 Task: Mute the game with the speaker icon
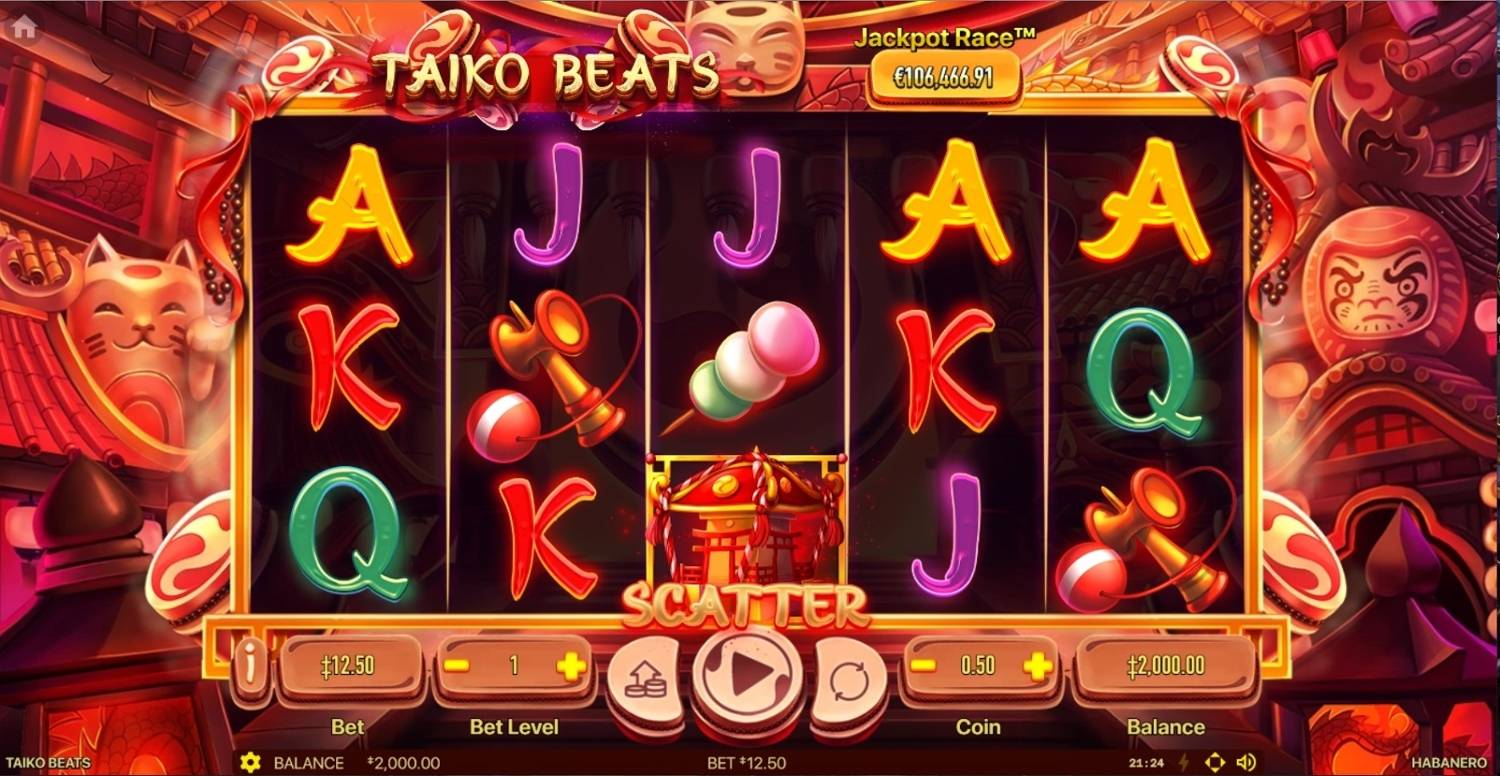click(x=1244, y=762)
